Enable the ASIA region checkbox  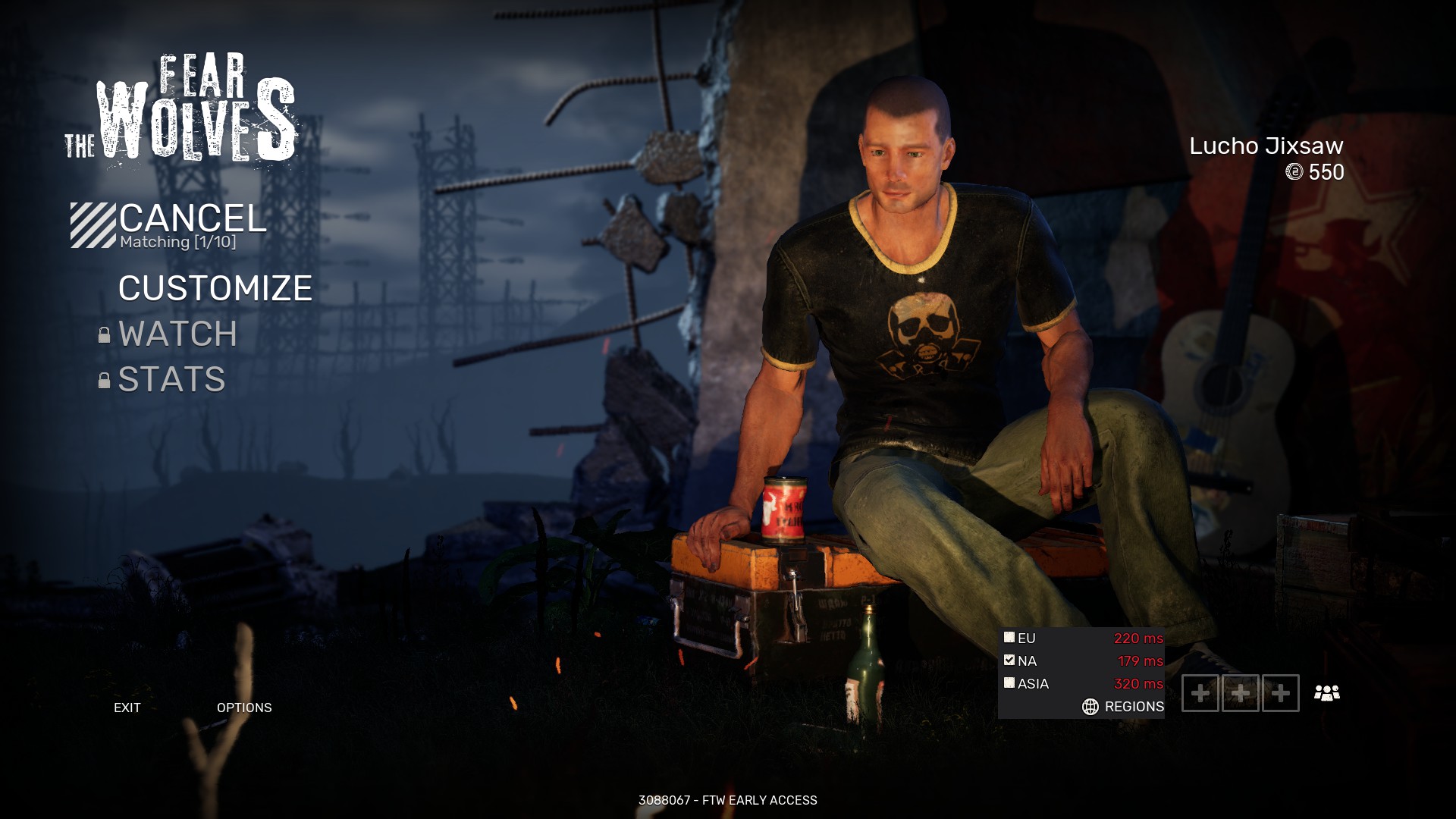pyautogui.click(x=1011, y=683)
